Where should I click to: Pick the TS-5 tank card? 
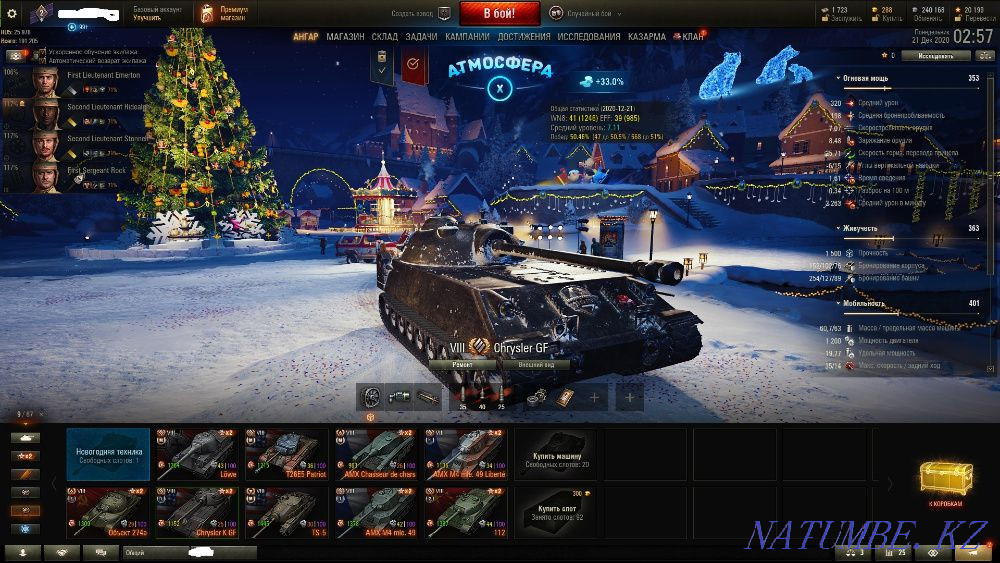286,512
